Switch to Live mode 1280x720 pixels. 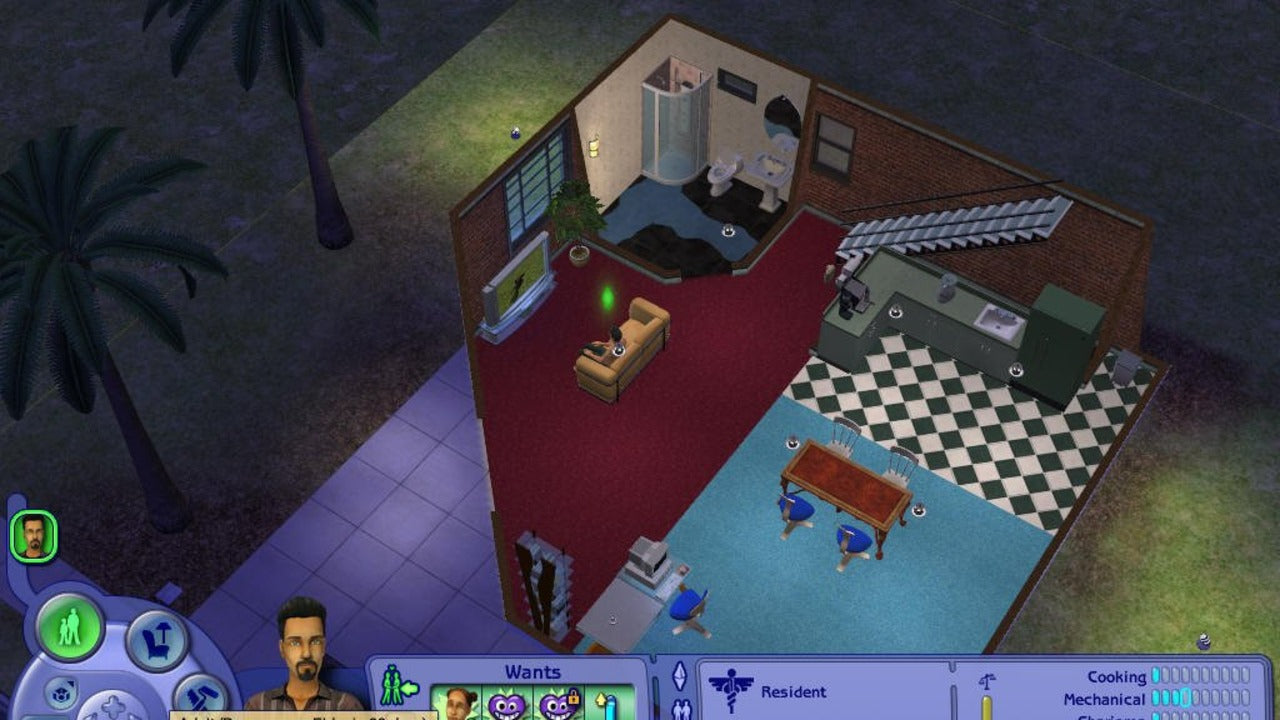[70, 630]
